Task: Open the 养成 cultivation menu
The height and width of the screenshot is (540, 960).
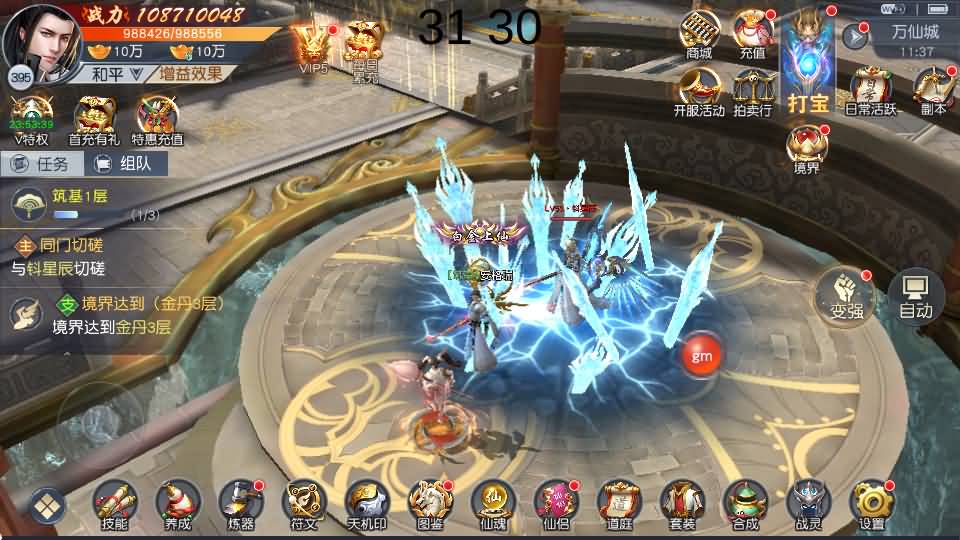Action: 177,502
